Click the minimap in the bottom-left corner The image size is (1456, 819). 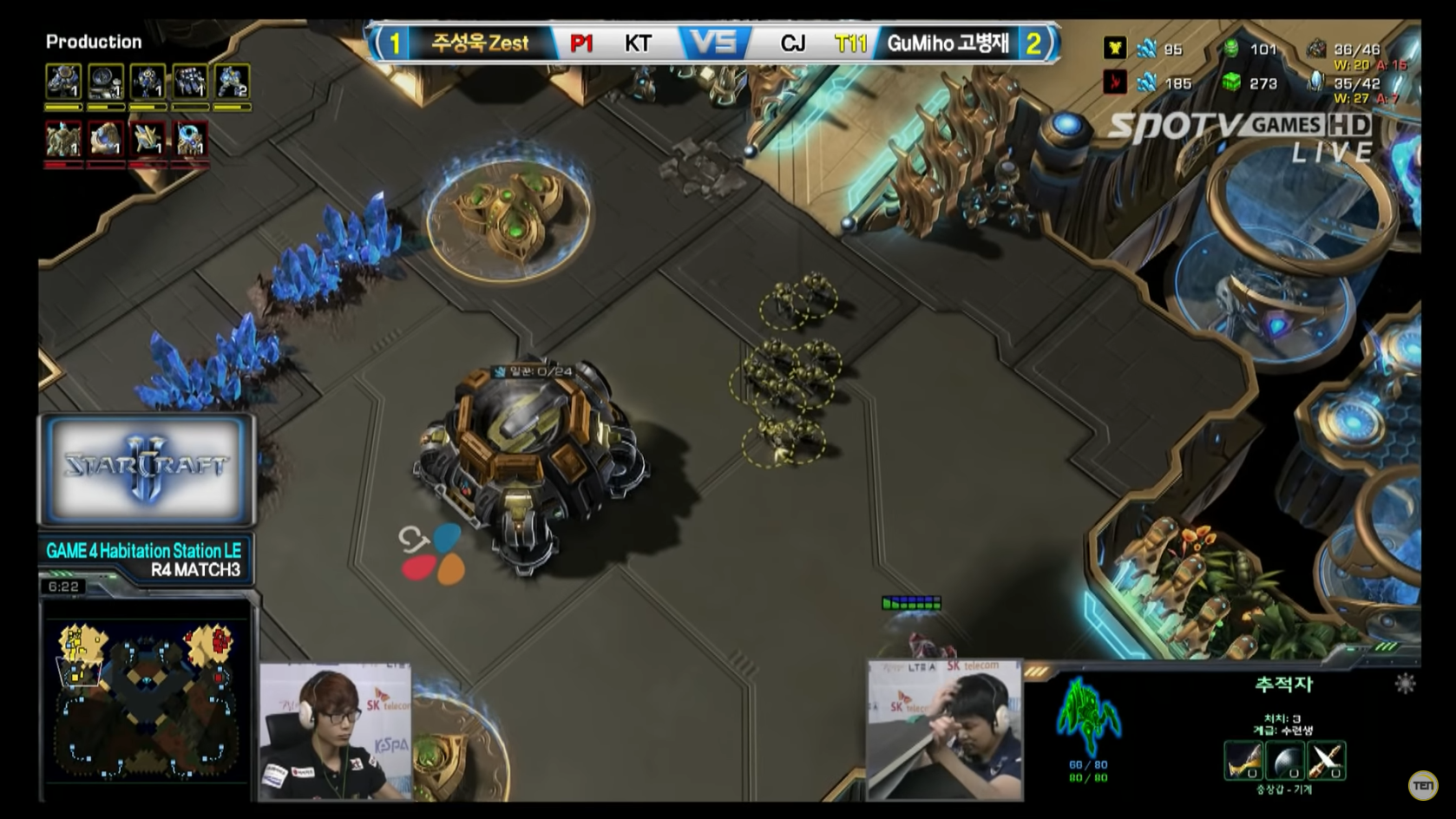point(146,699)
